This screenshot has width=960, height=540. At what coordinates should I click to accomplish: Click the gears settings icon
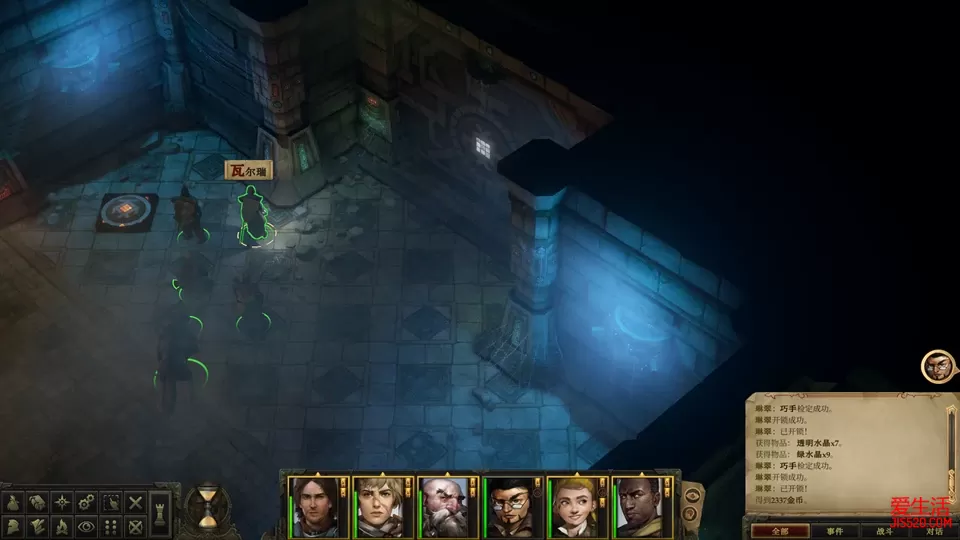pos(87,501)
